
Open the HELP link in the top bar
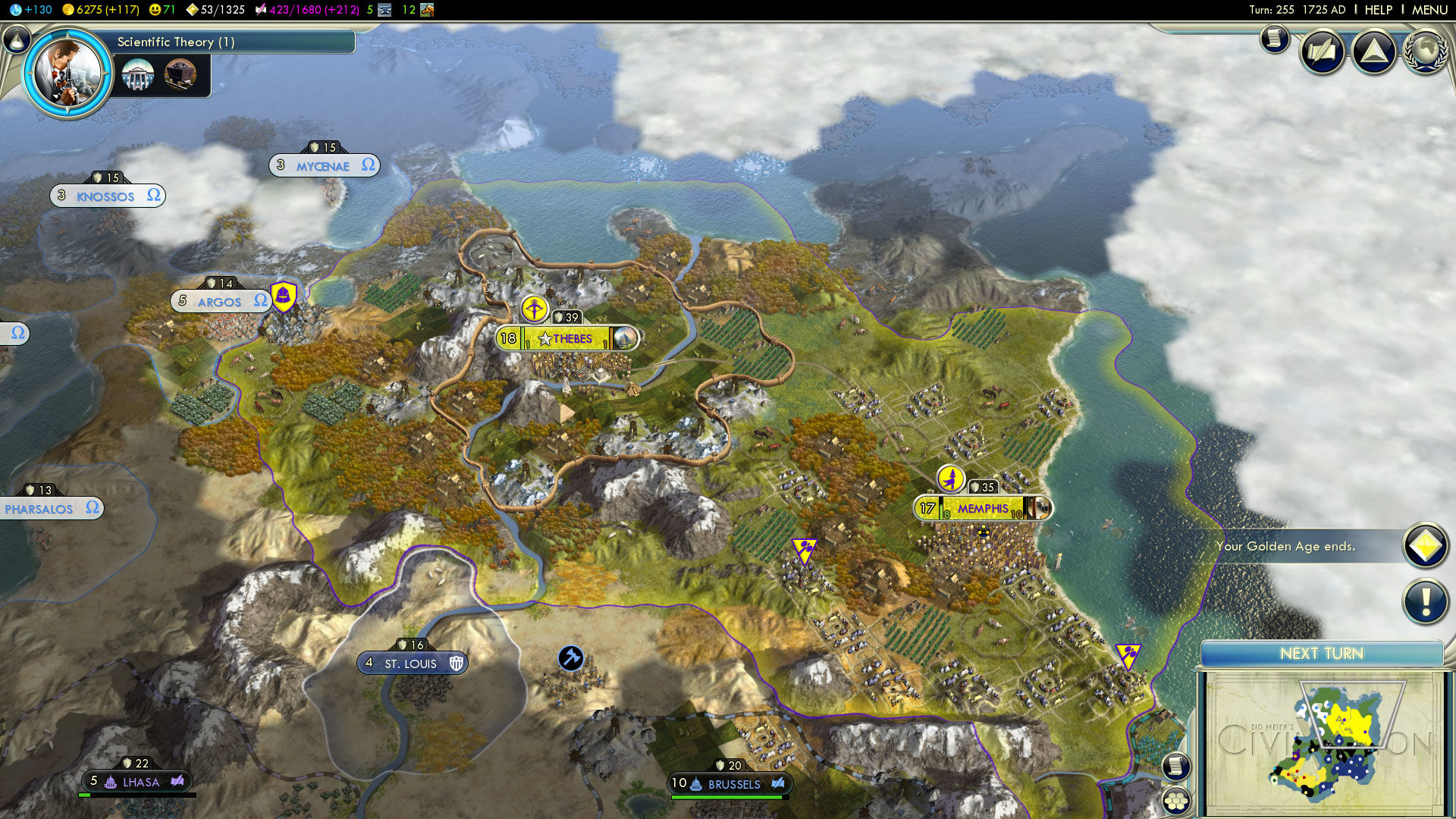1378,10
